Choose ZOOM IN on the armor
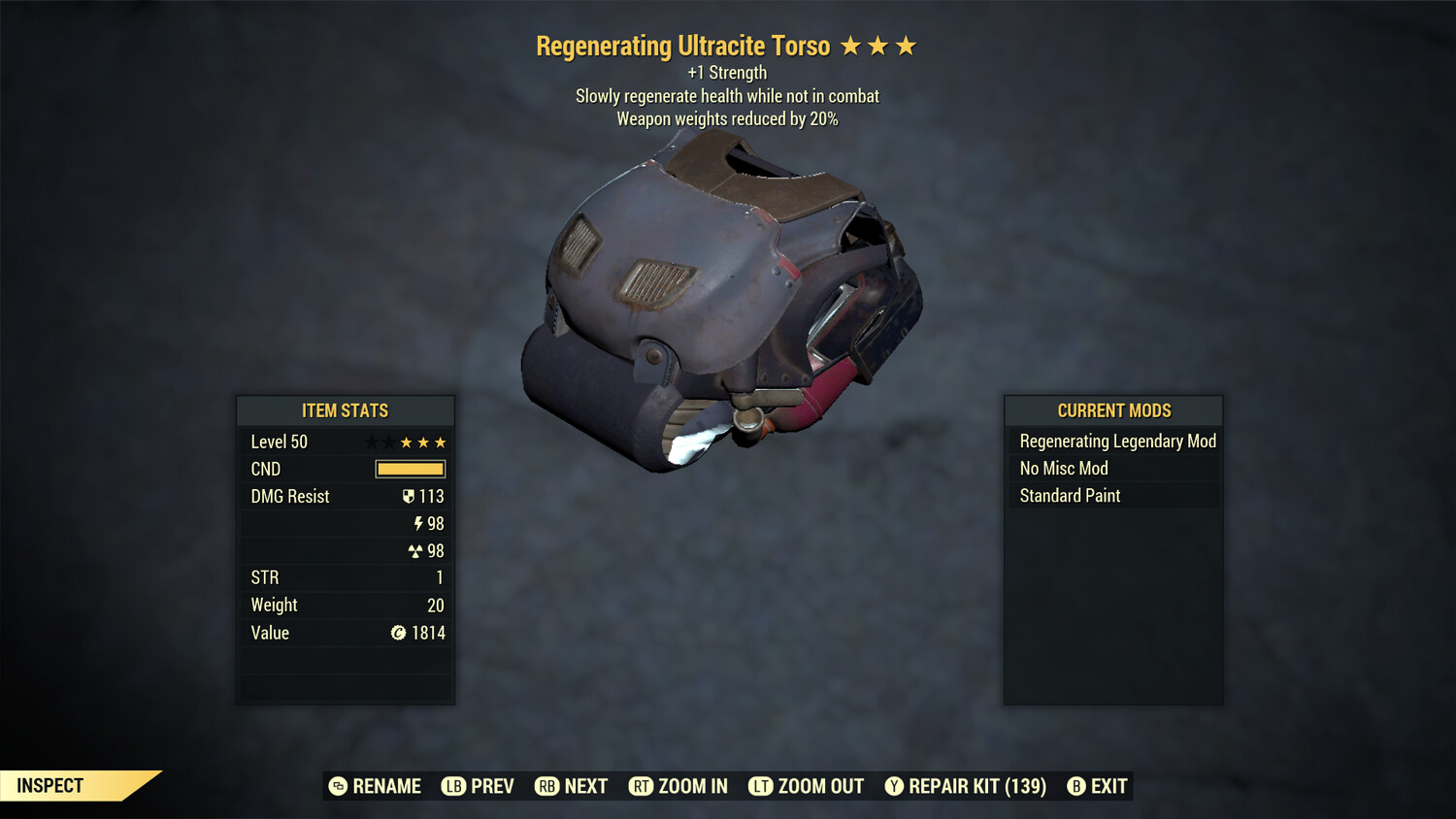This screenshot has width=1456, height=819. pos(678,786)
